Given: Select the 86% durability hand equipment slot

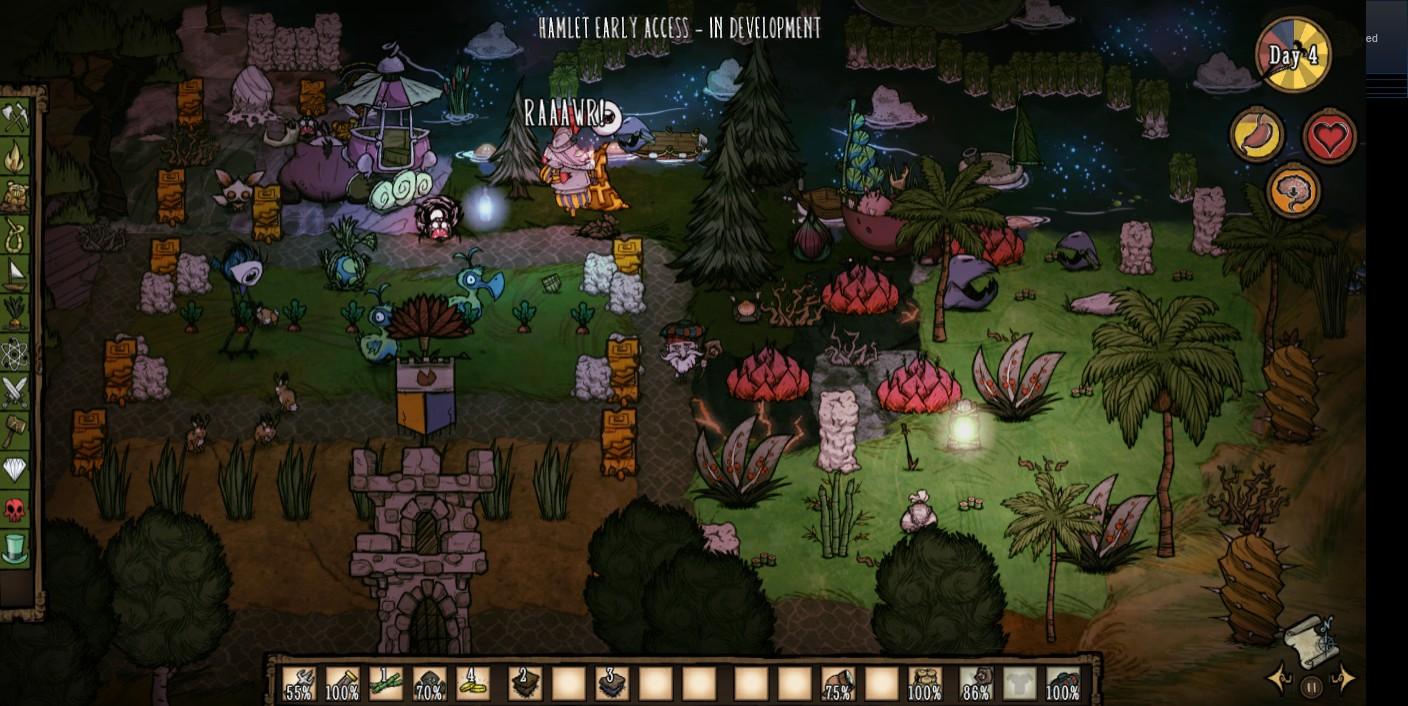Looking at the screenshot, I should (x=976, y=684).
